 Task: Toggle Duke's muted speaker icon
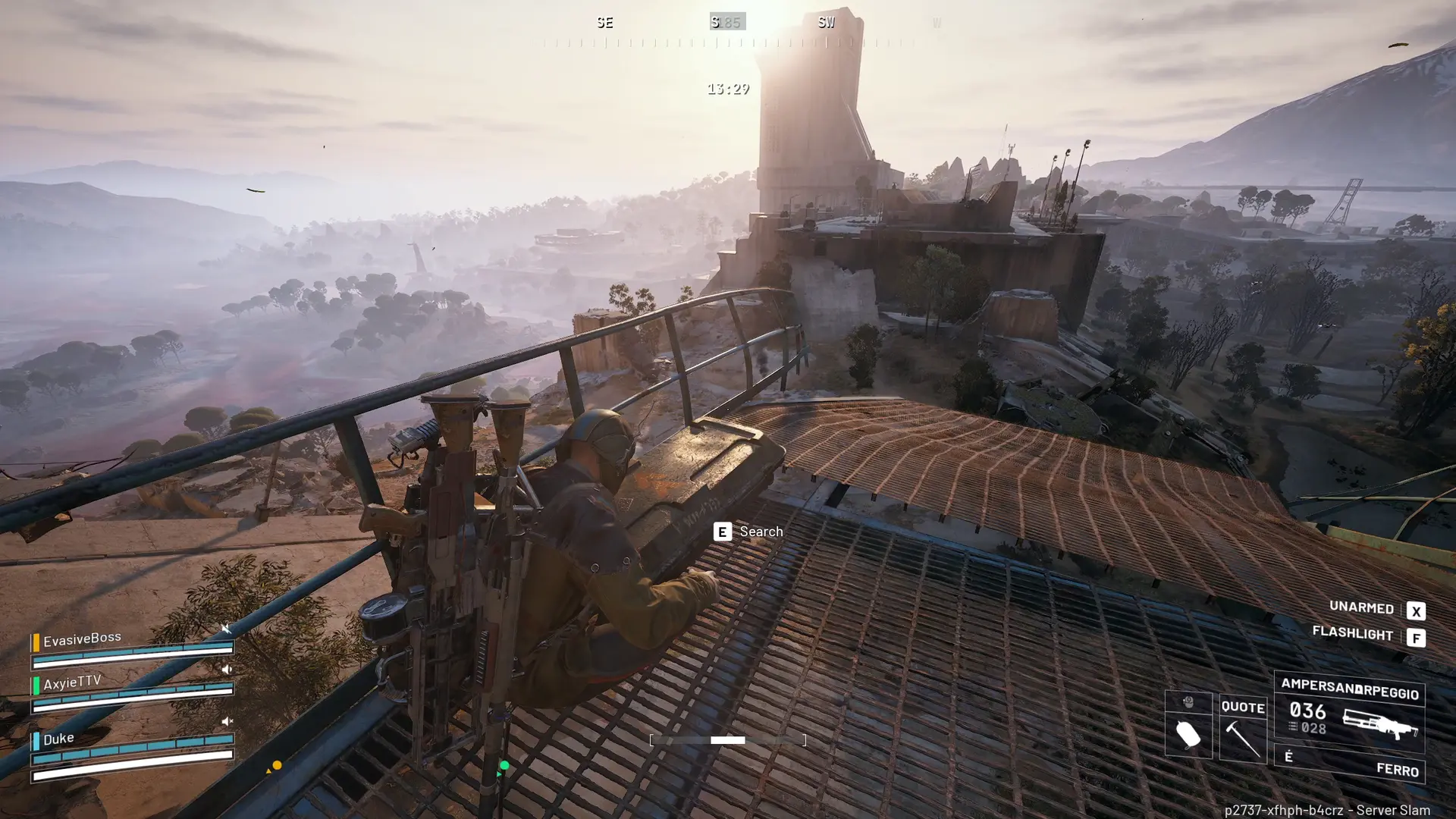(x=226, y=721)
